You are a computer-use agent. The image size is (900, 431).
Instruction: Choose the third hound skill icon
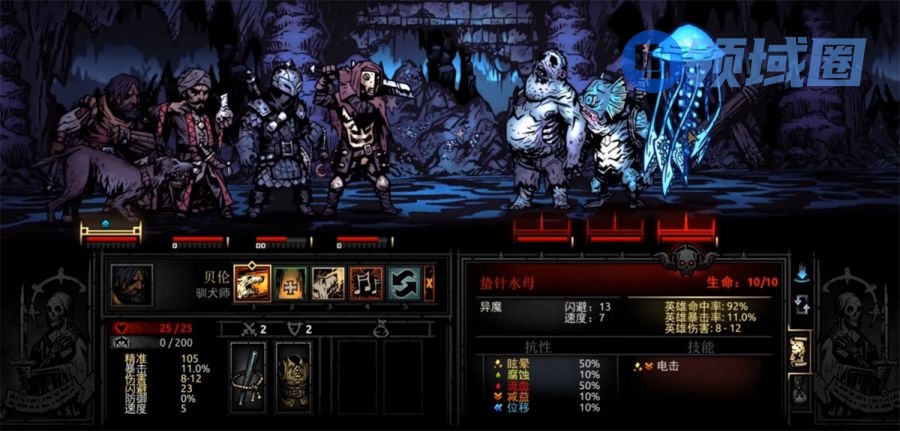[328, 282]
